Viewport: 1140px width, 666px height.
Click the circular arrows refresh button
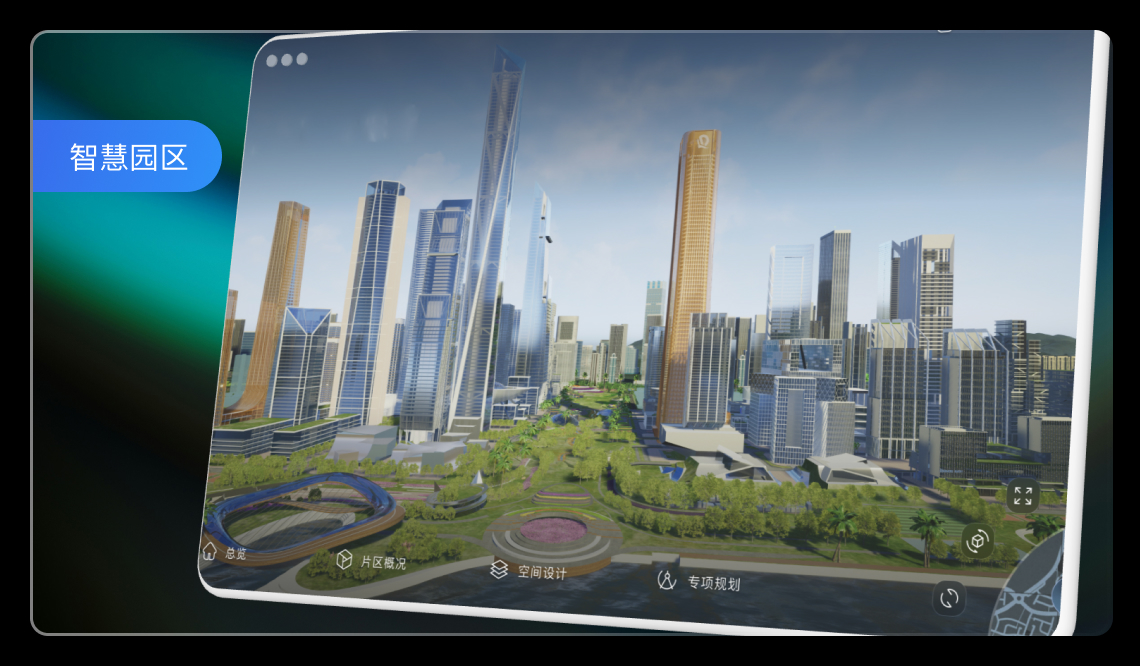coord(949,599)
